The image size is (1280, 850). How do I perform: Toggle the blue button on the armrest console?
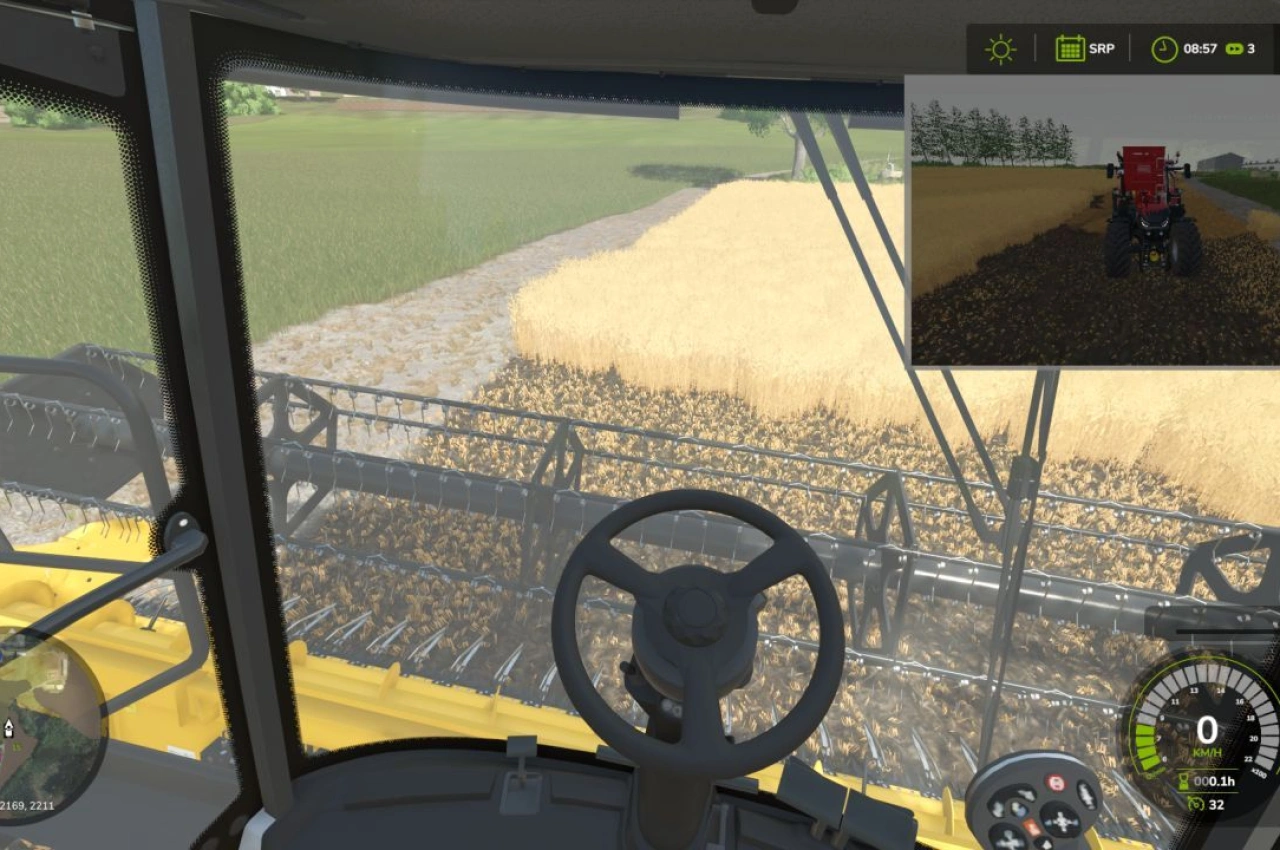point(1020,811)
